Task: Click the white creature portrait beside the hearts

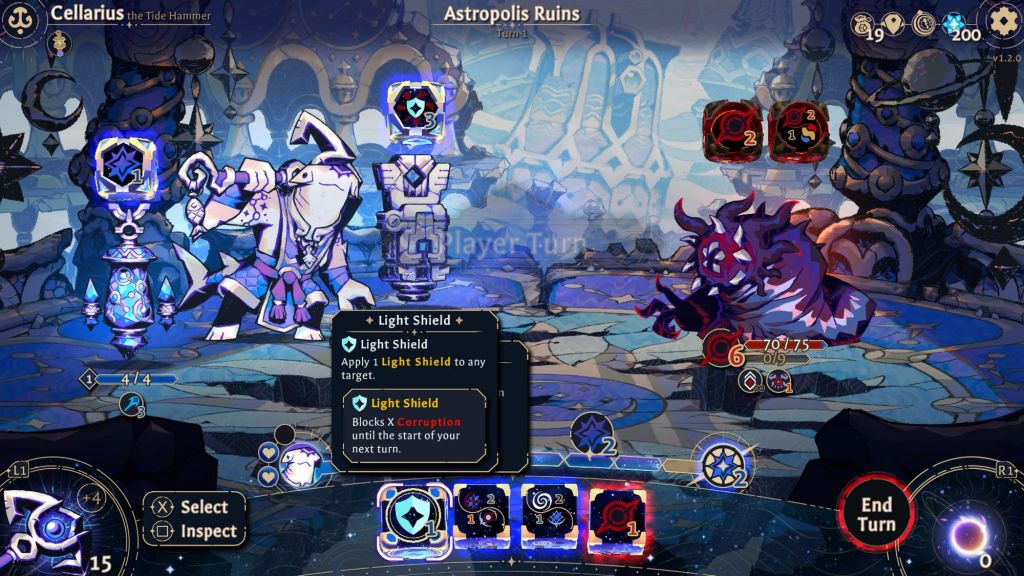Action: pyautogui.click(x=298, y=466)
